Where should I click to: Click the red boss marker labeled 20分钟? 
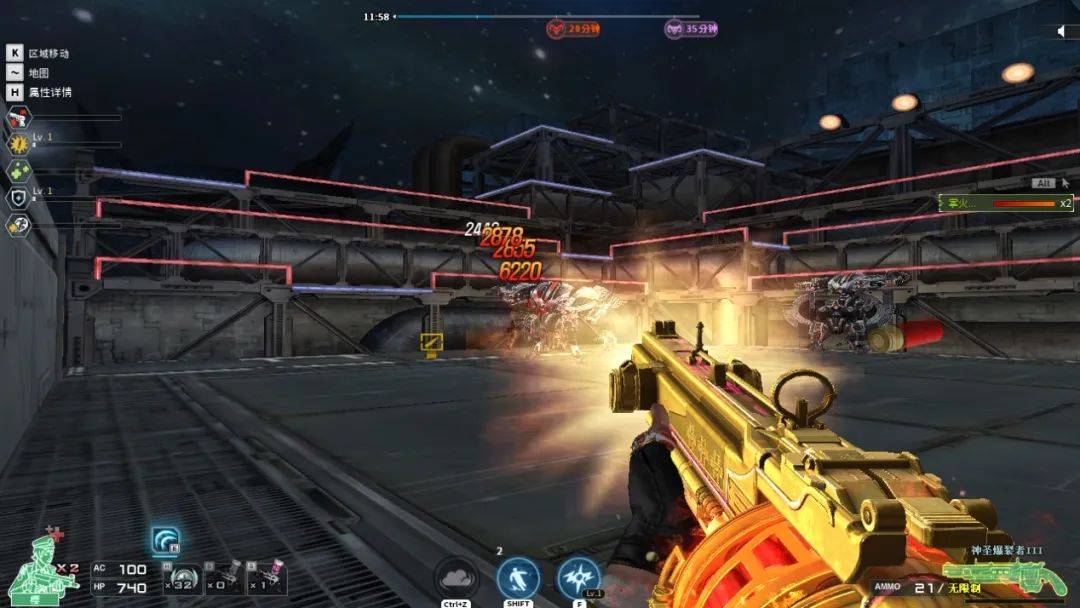point(573,29)
